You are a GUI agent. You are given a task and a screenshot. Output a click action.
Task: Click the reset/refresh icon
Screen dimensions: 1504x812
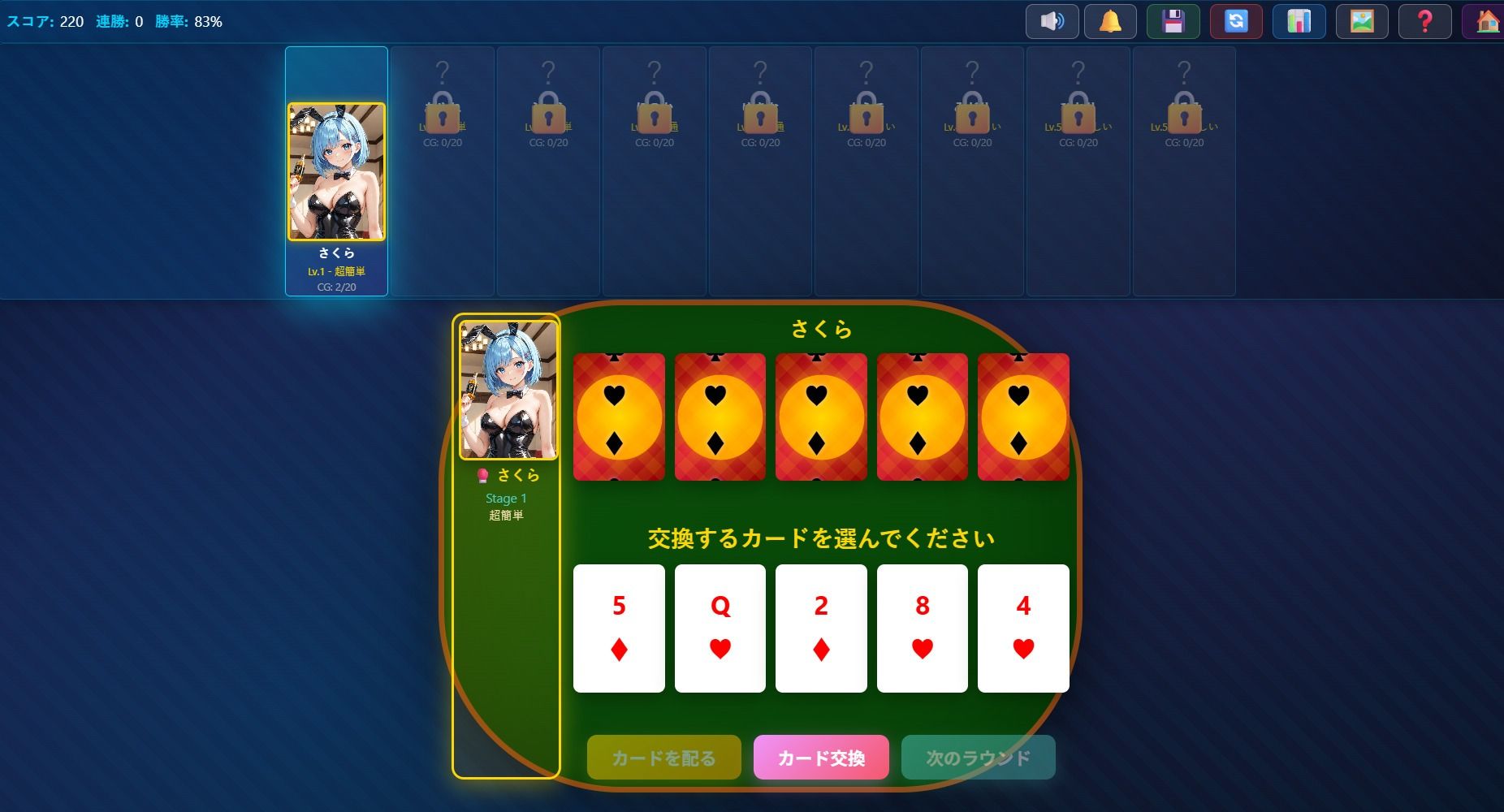(1235, 20)
